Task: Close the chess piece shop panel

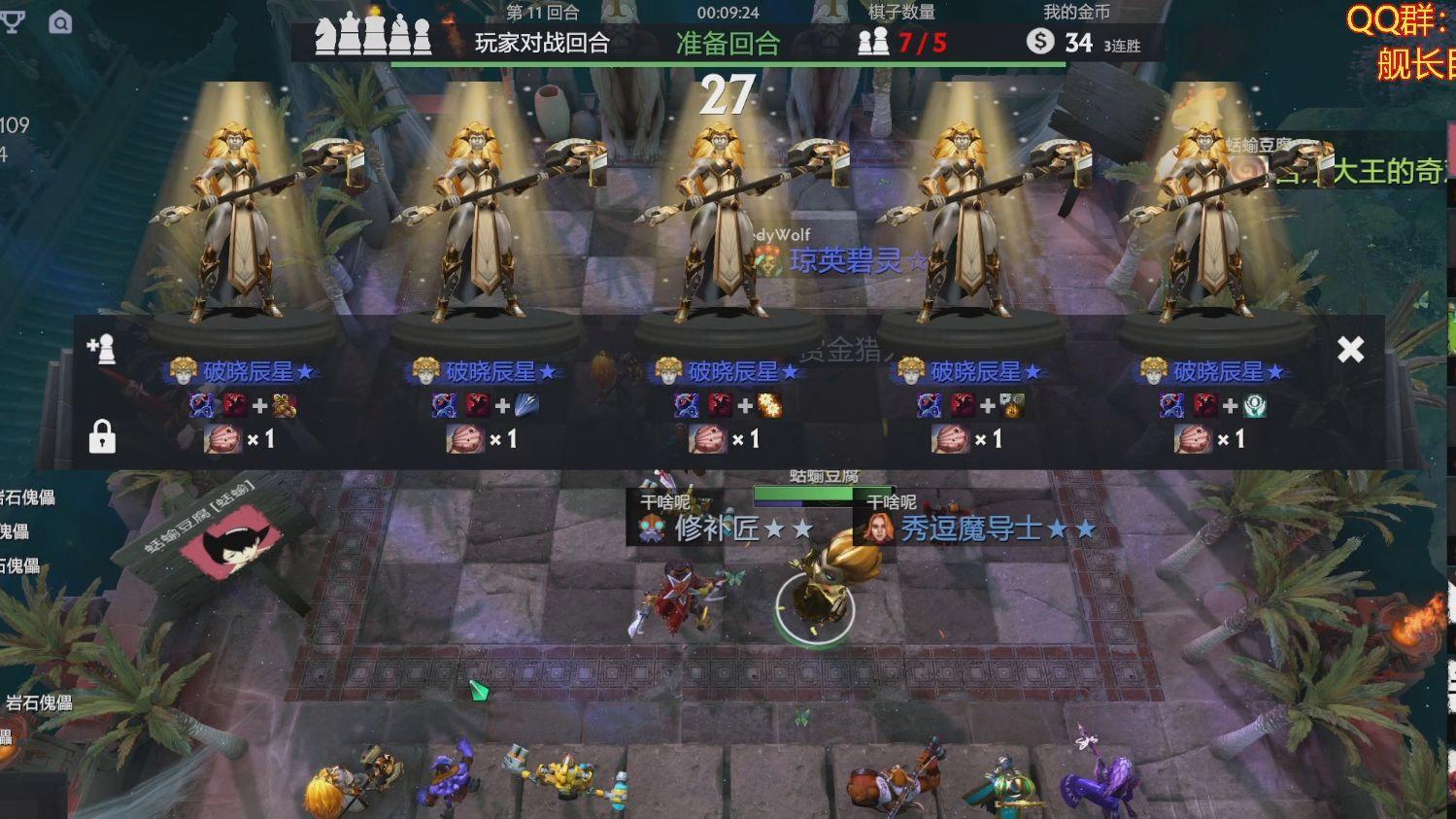Action: (x=1350, y=350)
